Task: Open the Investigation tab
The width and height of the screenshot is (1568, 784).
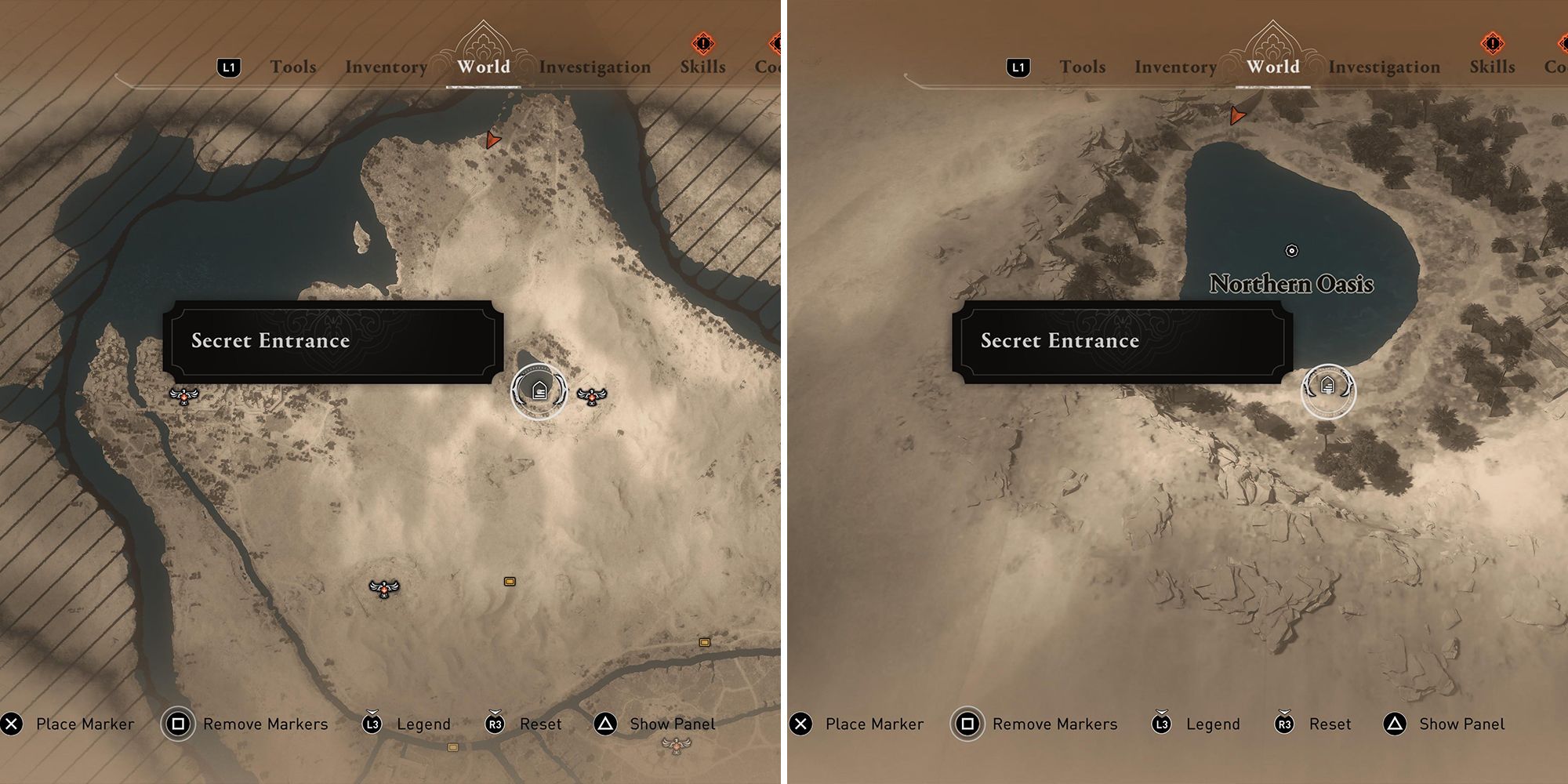Action: pos(597,67)
